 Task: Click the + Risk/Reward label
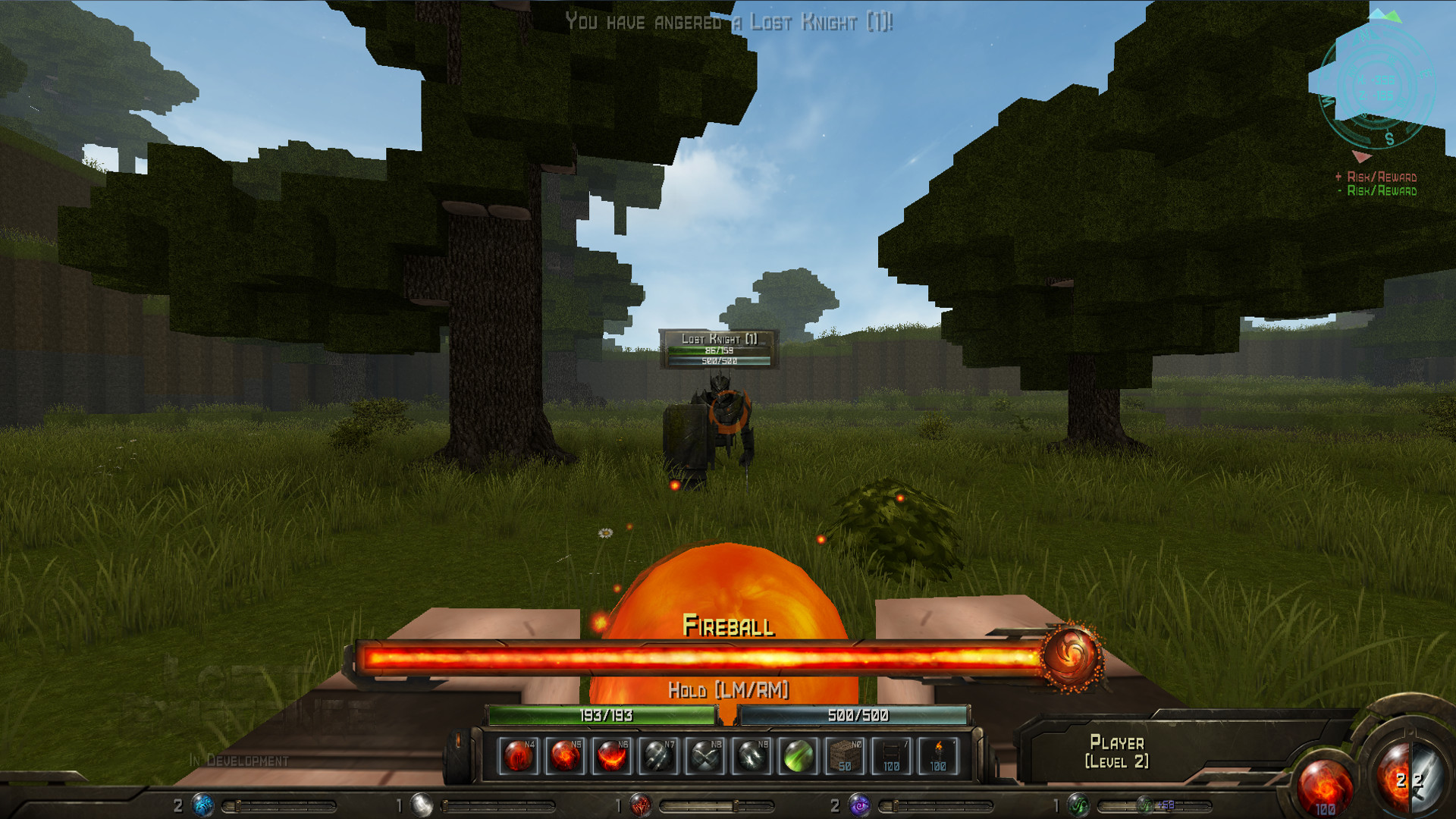click(1376, 176)
